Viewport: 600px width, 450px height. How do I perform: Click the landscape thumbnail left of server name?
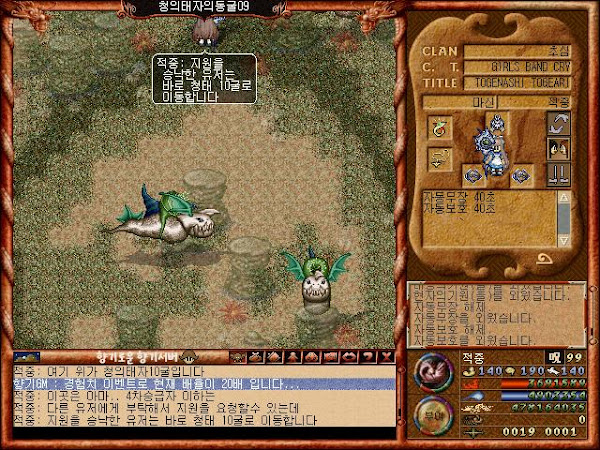click(x=27, y=357)
